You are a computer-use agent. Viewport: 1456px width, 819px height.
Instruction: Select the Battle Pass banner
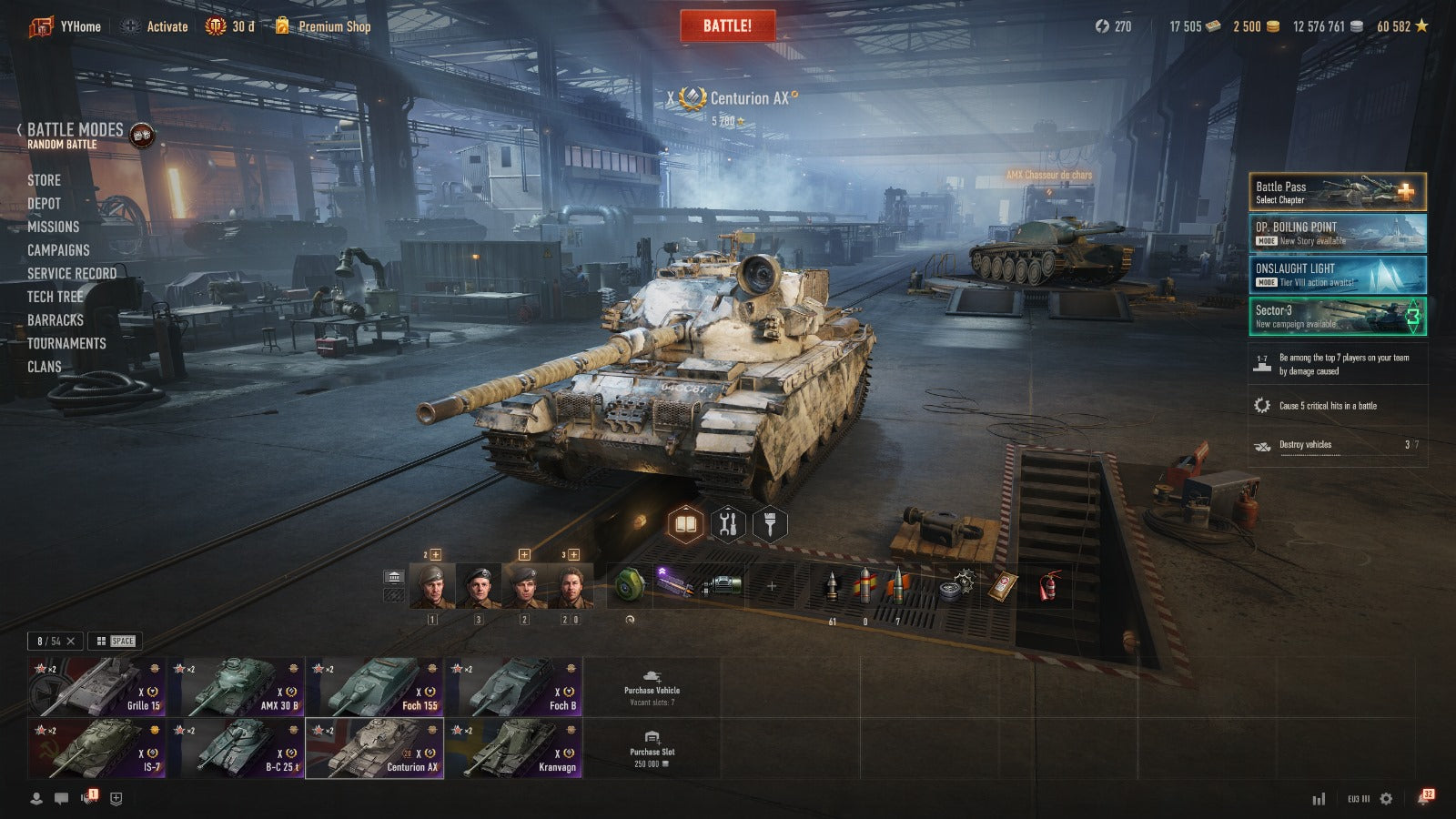(1337, 192)
